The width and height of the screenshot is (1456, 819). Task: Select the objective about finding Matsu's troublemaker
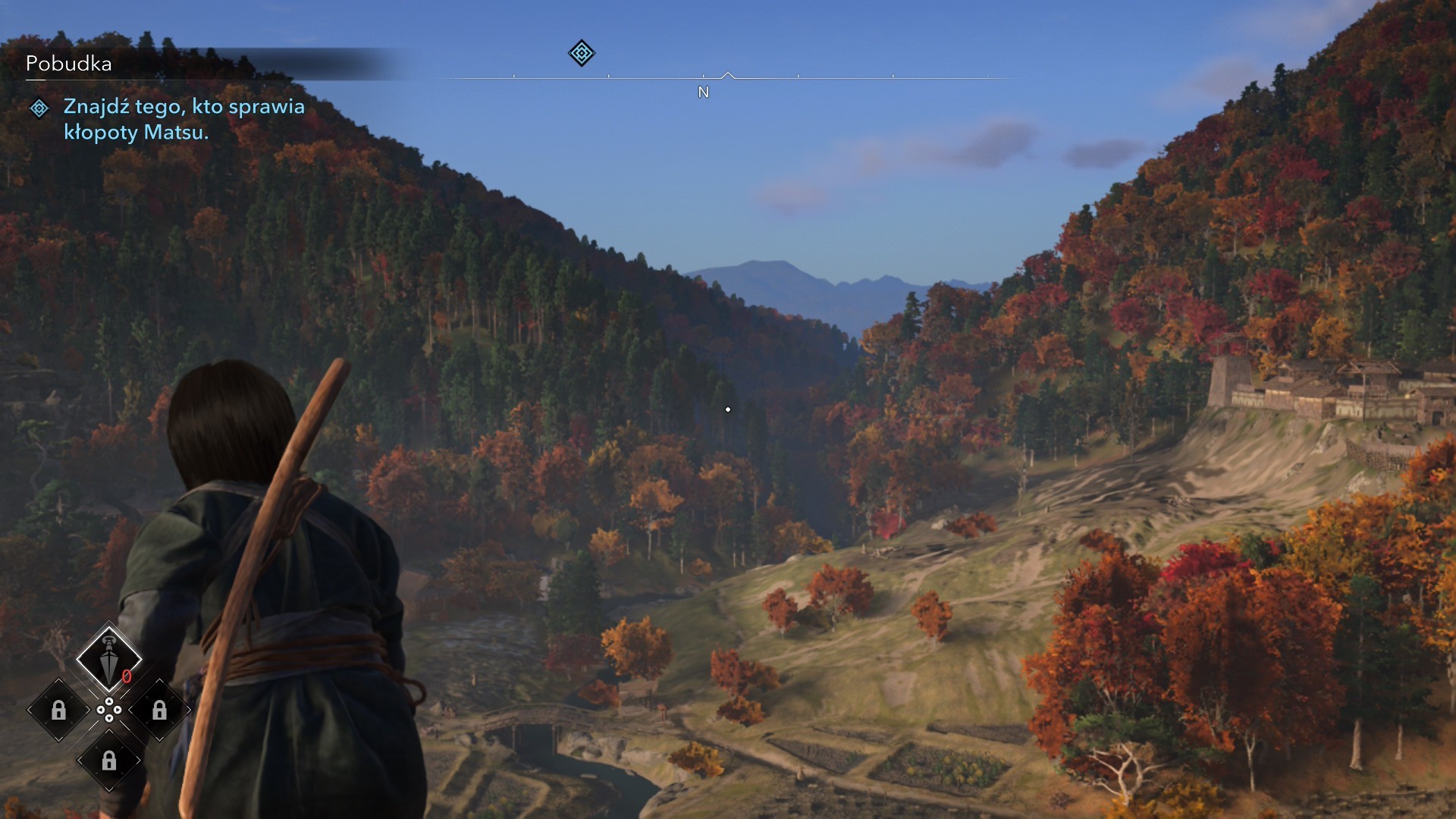pyautogui.click(x=184, y=119)
